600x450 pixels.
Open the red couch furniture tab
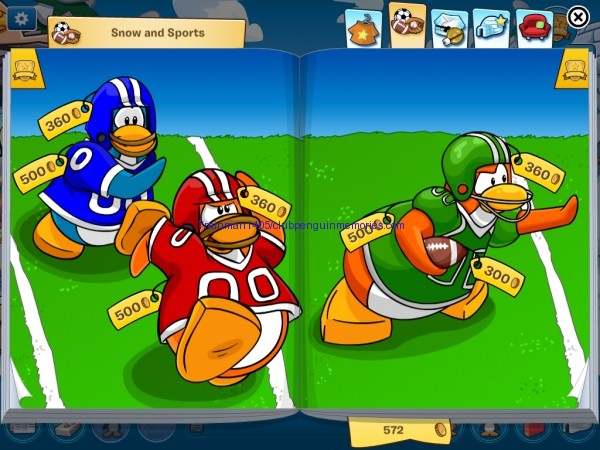(534, 28)
